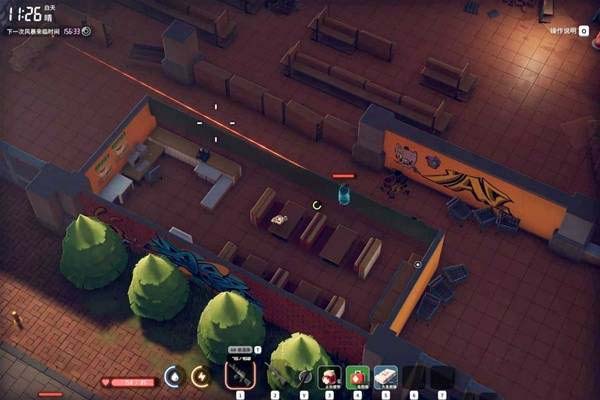Image resolution: width=600 pixels, height=400 pixels.
Task: Select the rifle weapon hotbar slot
Action: click(x=240, y=375)
